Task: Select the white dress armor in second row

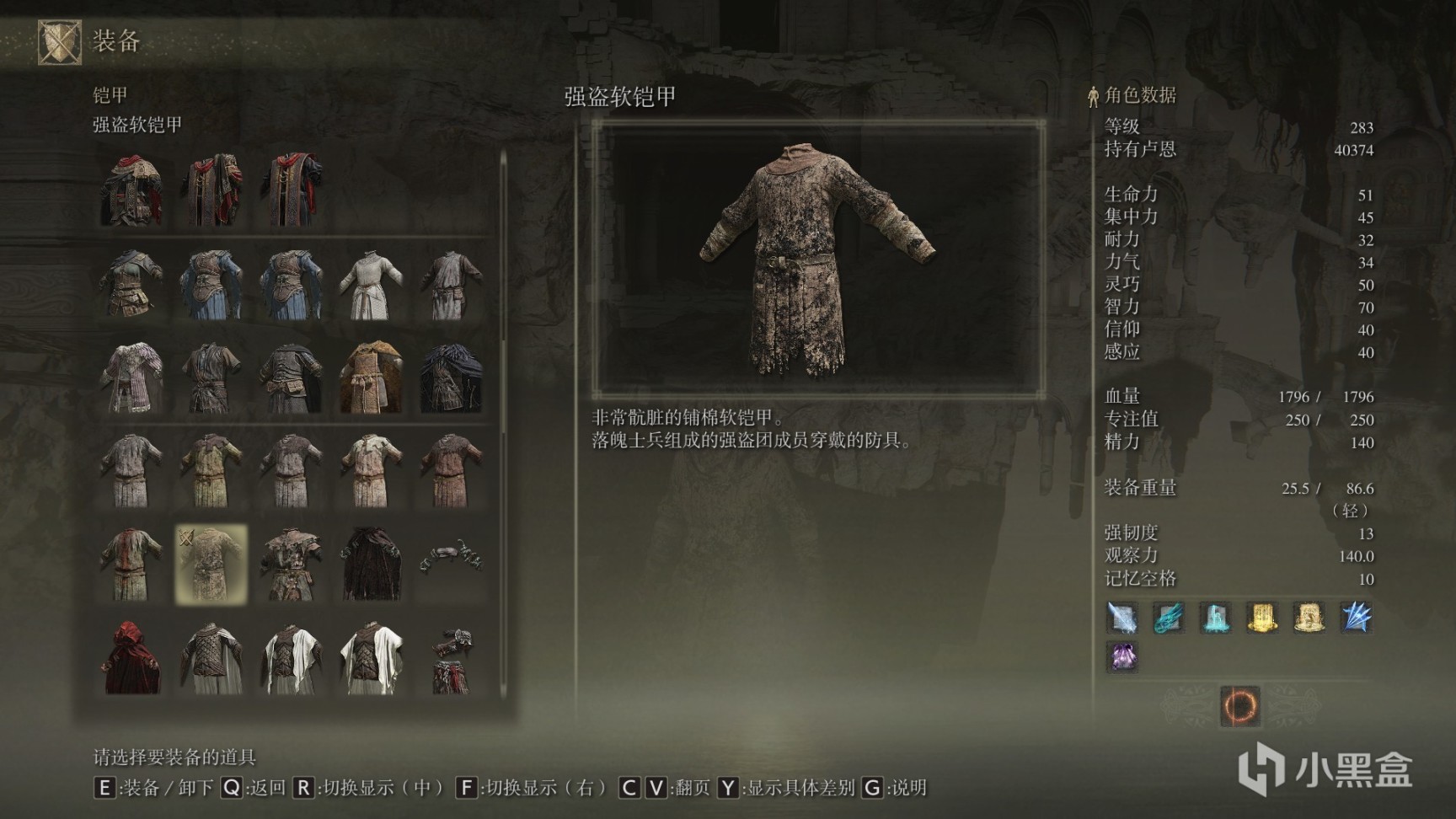Action: [371, 286]
